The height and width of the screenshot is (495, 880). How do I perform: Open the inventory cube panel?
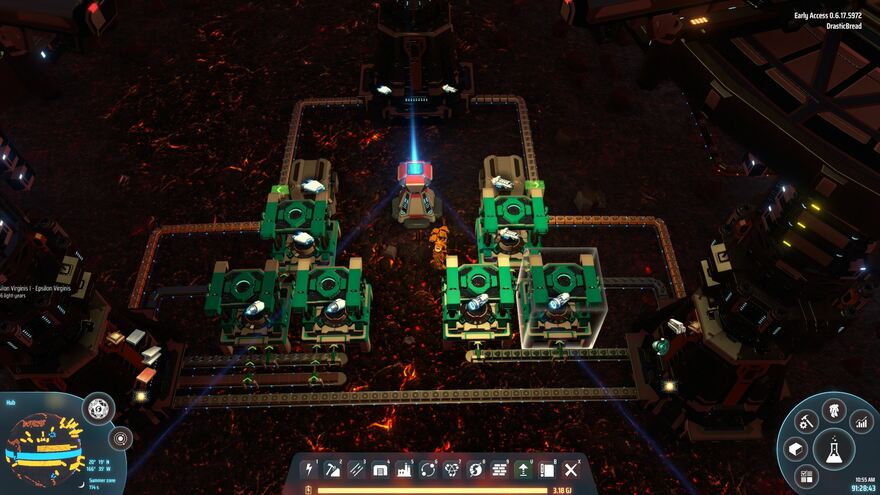click(x=795, y=449)
